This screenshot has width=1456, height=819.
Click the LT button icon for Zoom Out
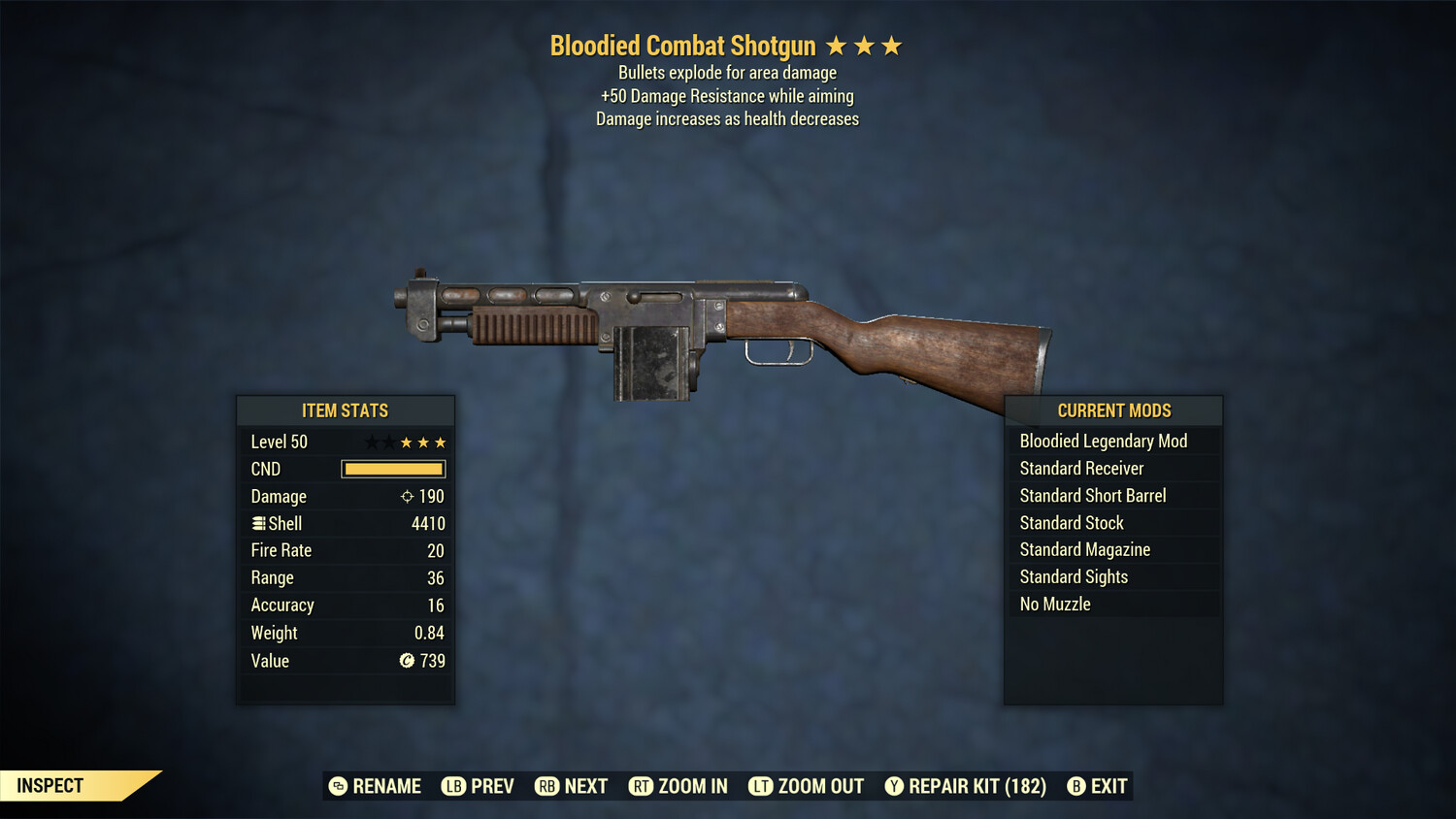point(762,786)
